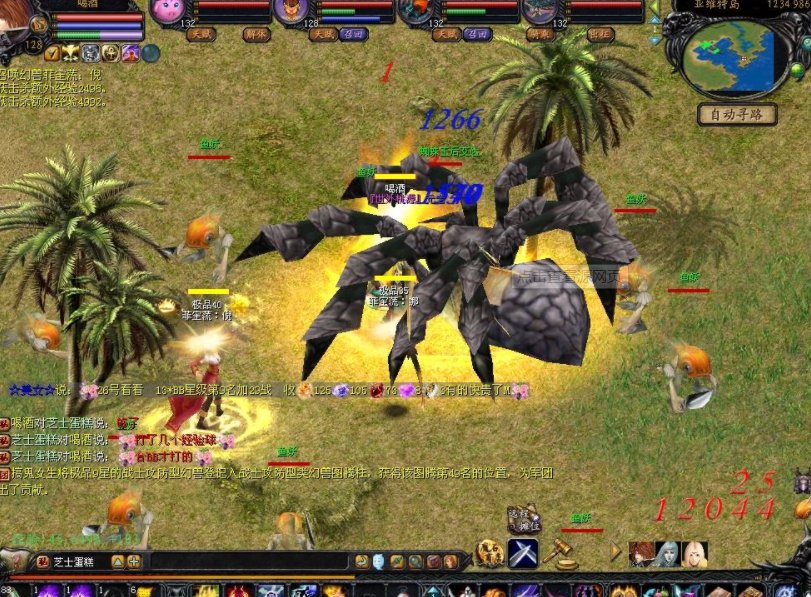Viewport: 811px width, 597px height.
Task: Expand the portrait bar with the arrow
Action: (616, 553)
